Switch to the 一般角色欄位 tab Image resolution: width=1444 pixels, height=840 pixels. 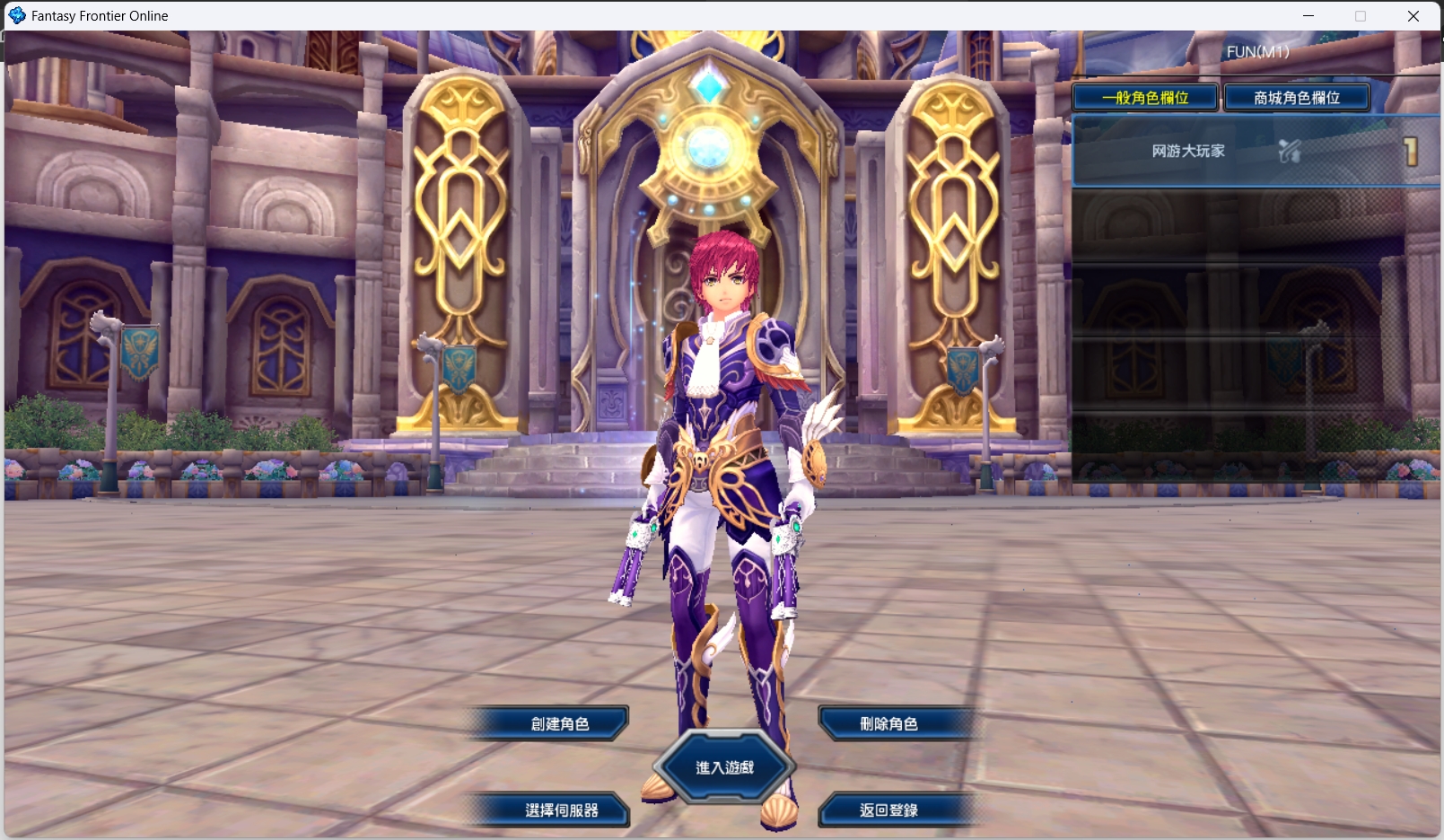tap(1145, 98)
